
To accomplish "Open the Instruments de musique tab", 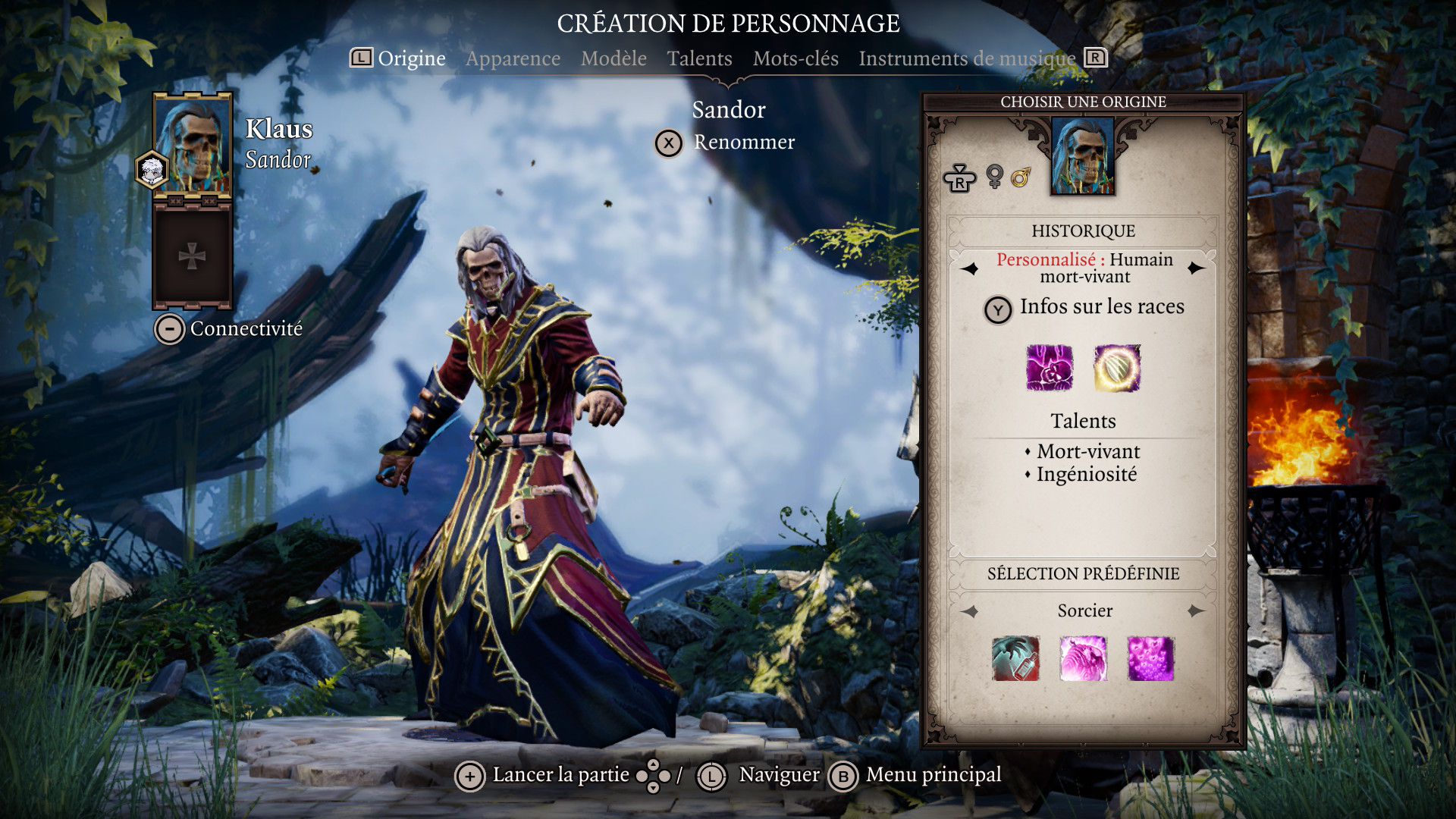I will pyautogui.click(x=967, y=58).
